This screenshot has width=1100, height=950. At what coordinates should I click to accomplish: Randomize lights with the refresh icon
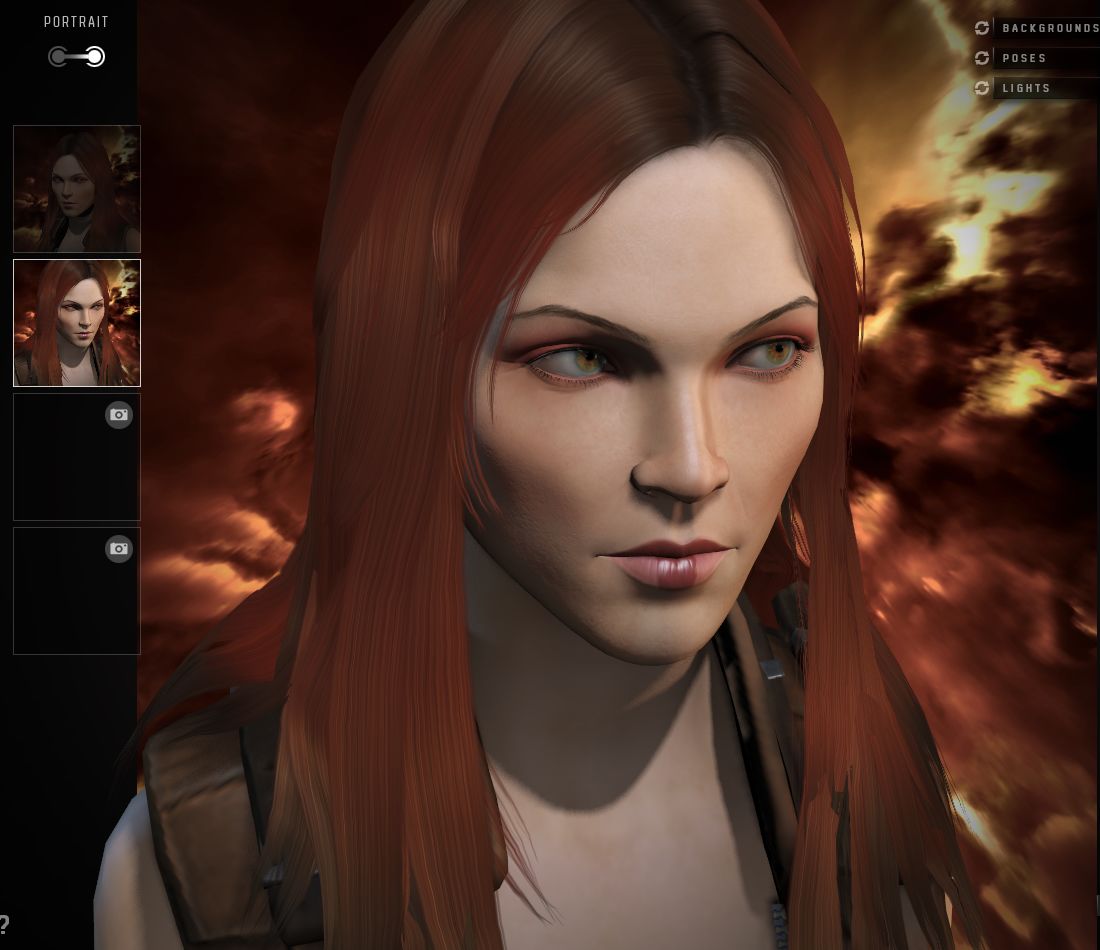point(982,88)
